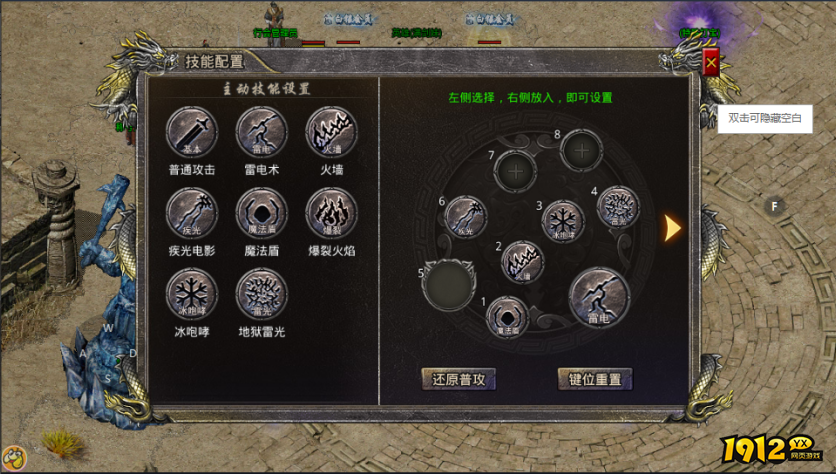Click the large 雷电 main skill button
Image resolution: width=836 pixels, height=474 pixels.
pos(599,297)
